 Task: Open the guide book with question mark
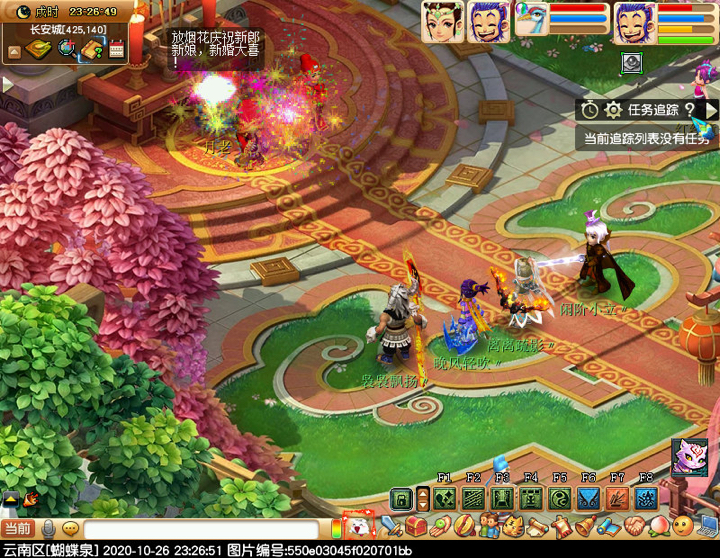pyautogui.click(x=91, y=49)
